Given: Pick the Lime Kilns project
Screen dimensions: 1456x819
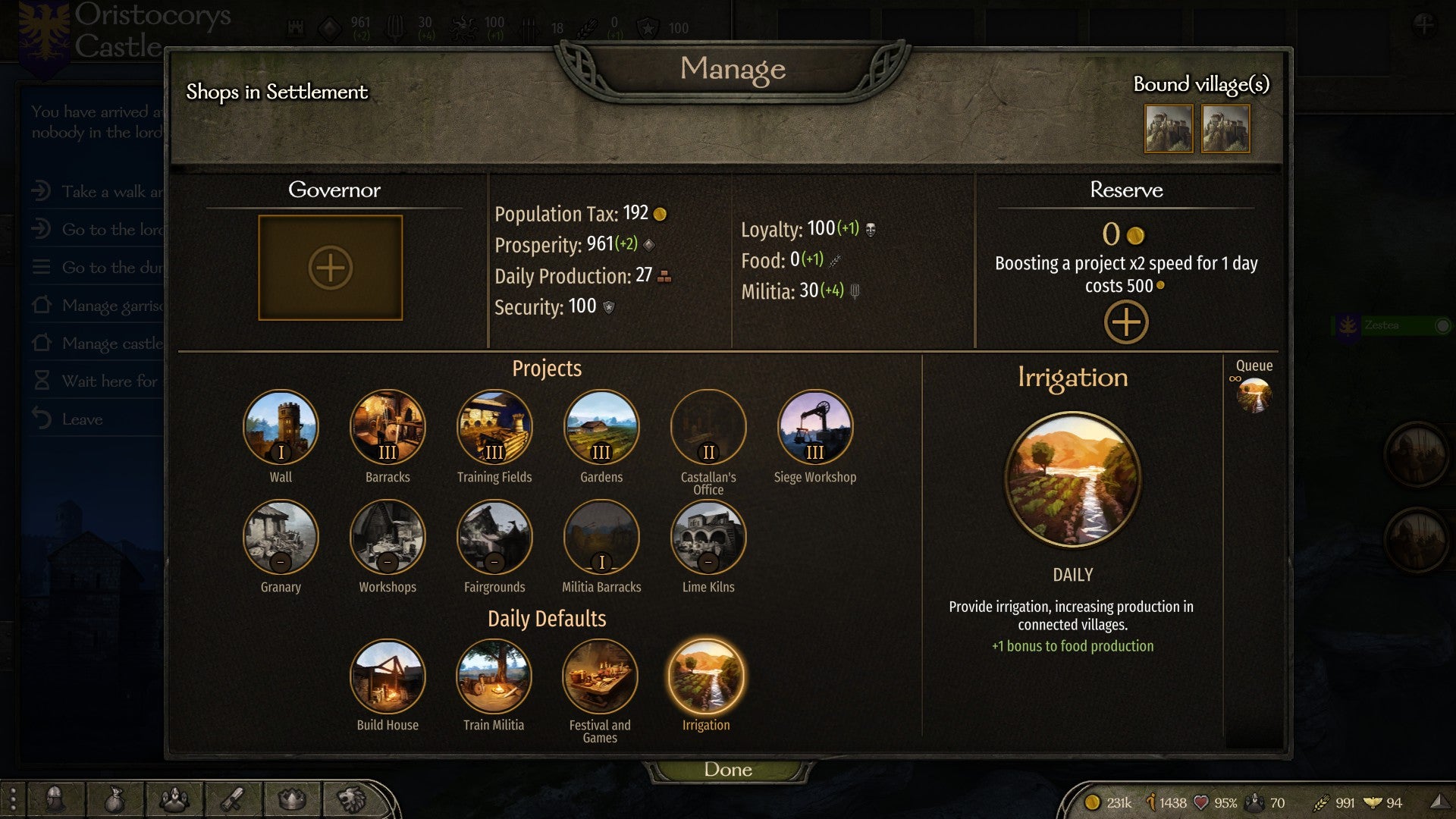Looking at the screenshot, I should click(708, 537).
